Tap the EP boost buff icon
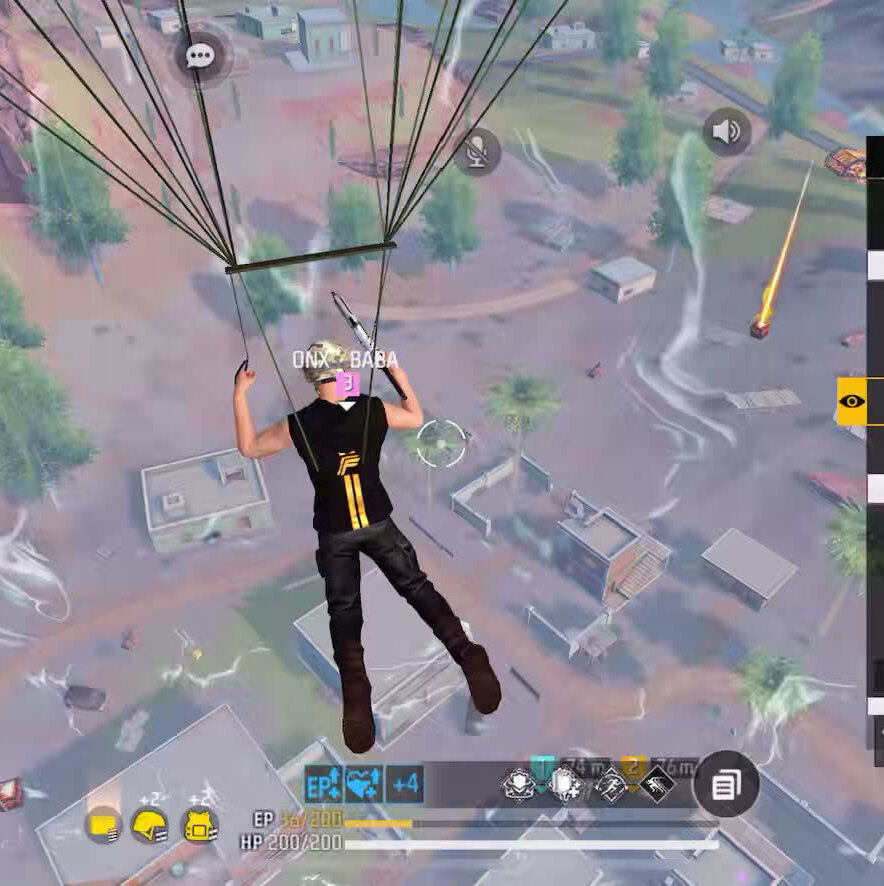The height and width of the screenshot is (886, 884). coord(323,785)
